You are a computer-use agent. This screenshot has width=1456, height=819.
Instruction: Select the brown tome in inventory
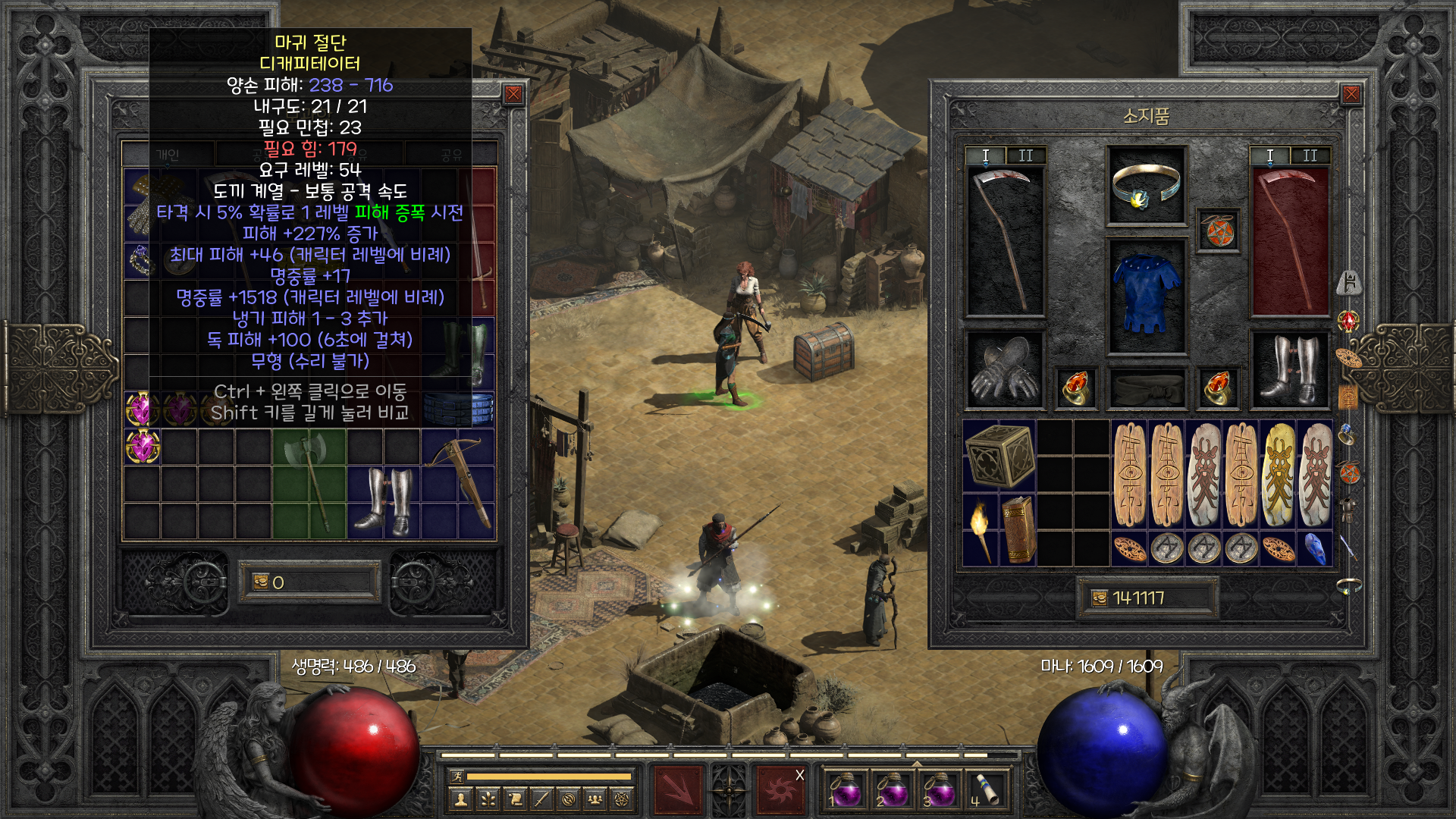tap(1018, 529)
